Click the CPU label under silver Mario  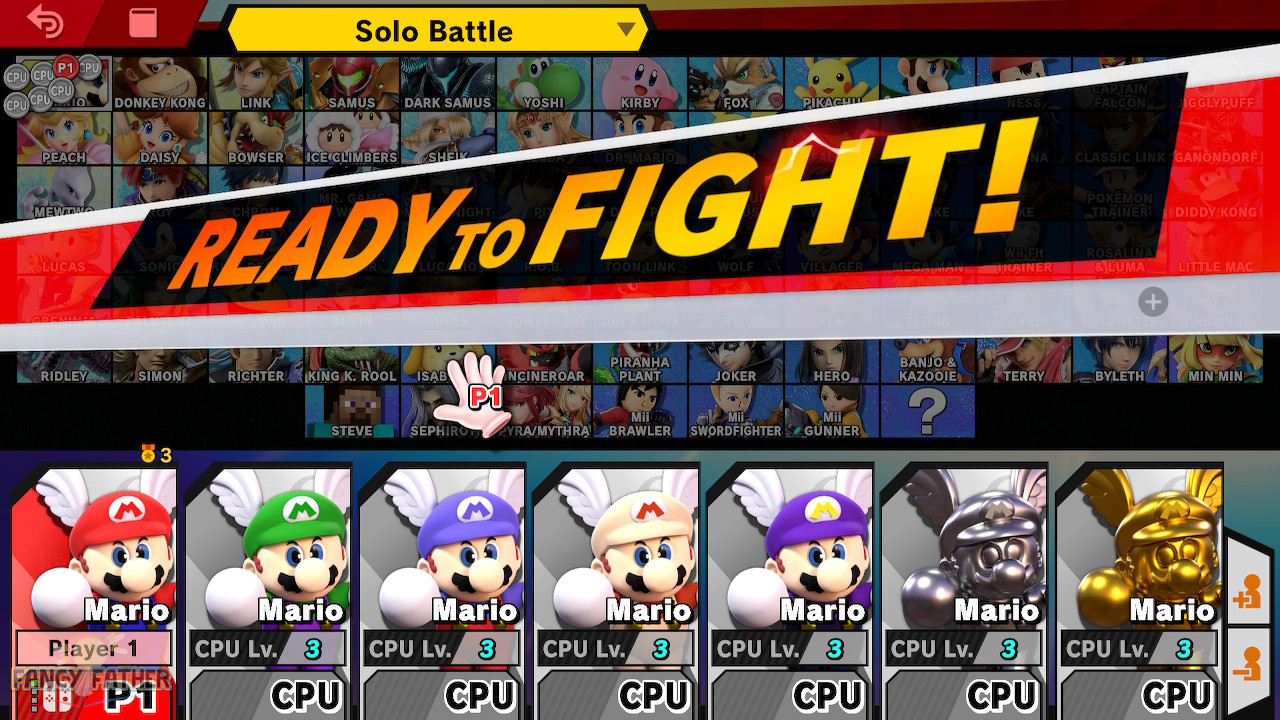click(x=1000, y=695)
